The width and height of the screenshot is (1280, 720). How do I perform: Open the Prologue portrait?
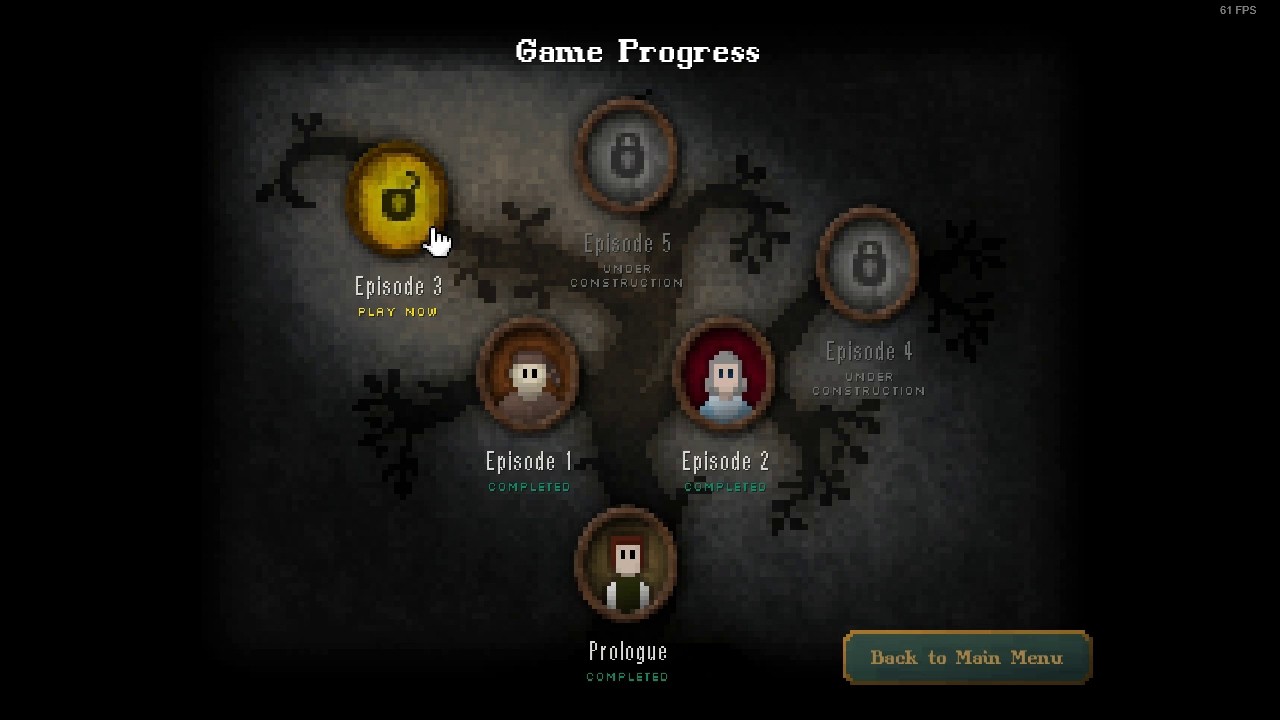coord(627,564)
